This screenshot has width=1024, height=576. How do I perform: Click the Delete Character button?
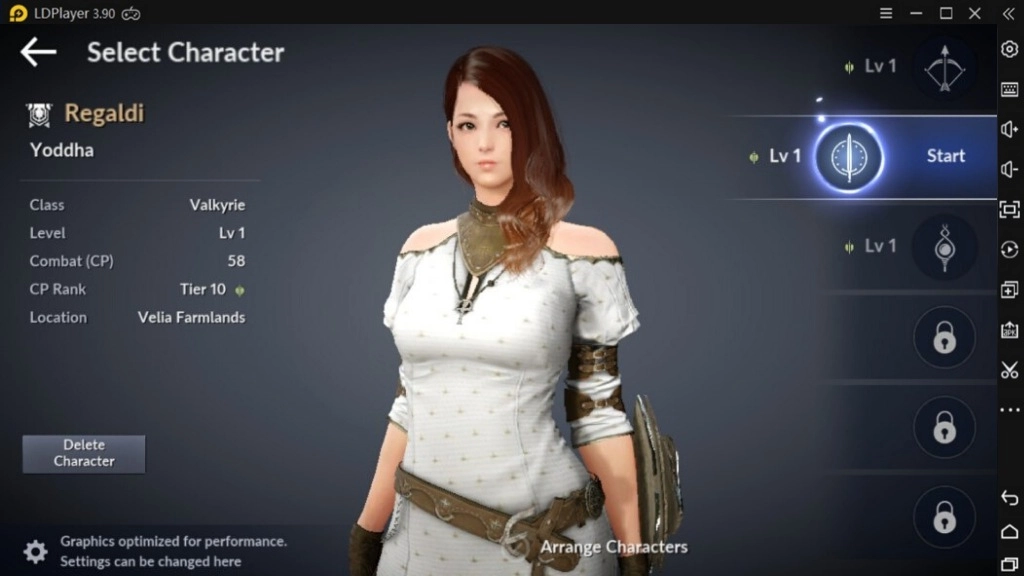click(x=84, y=453)
